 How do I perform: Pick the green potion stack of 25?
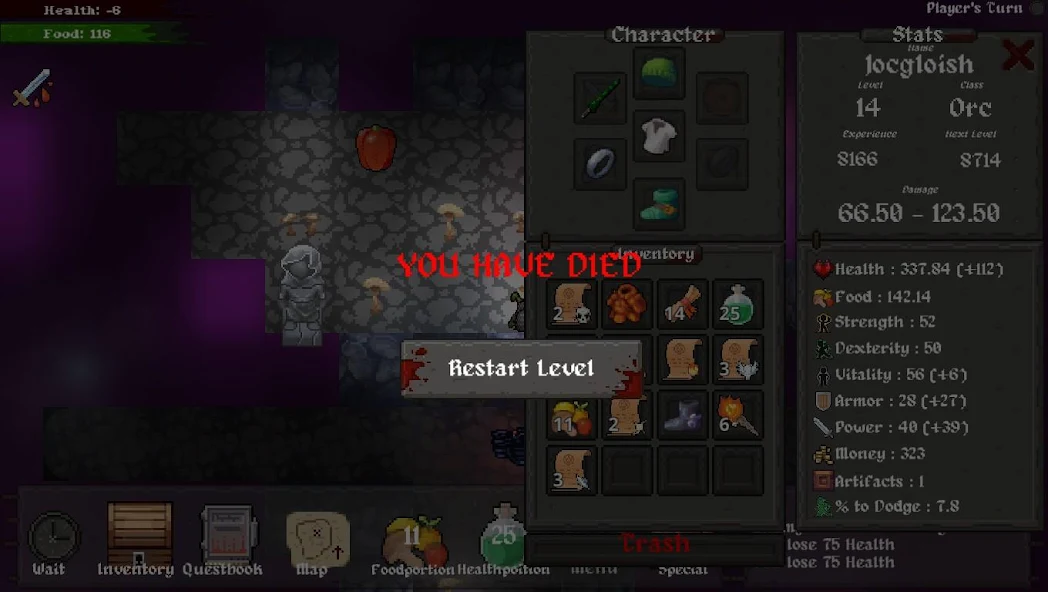click(739, 304)
